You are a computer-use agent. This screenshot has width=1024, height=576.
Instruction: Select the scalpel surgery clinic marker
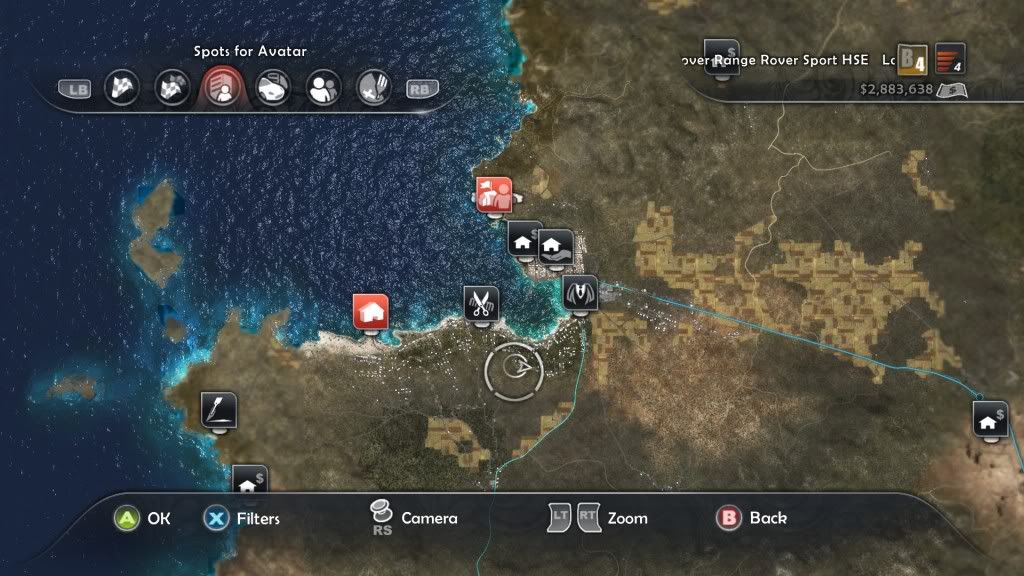(x=219, y=409)
